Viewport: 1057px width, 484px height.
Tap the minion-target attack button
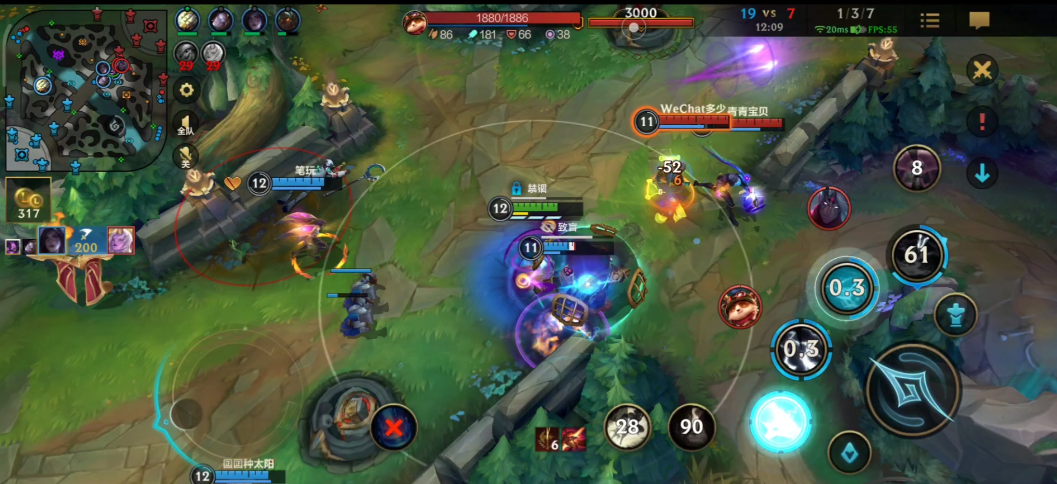(850, 454)
